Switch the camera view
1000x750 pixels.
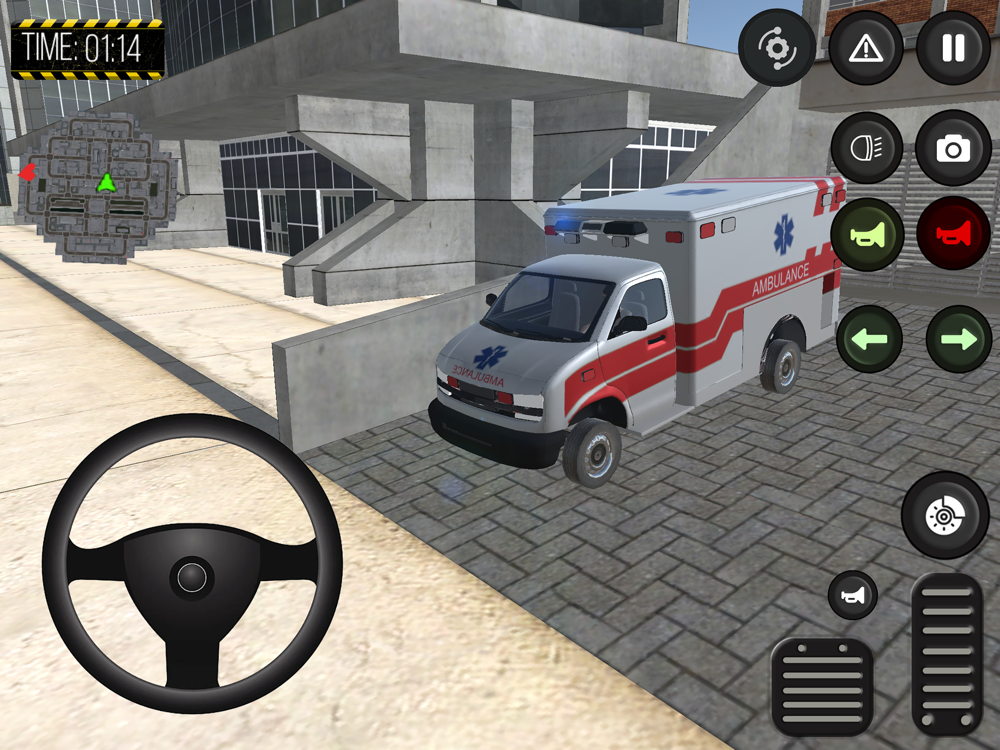[953, 148]
